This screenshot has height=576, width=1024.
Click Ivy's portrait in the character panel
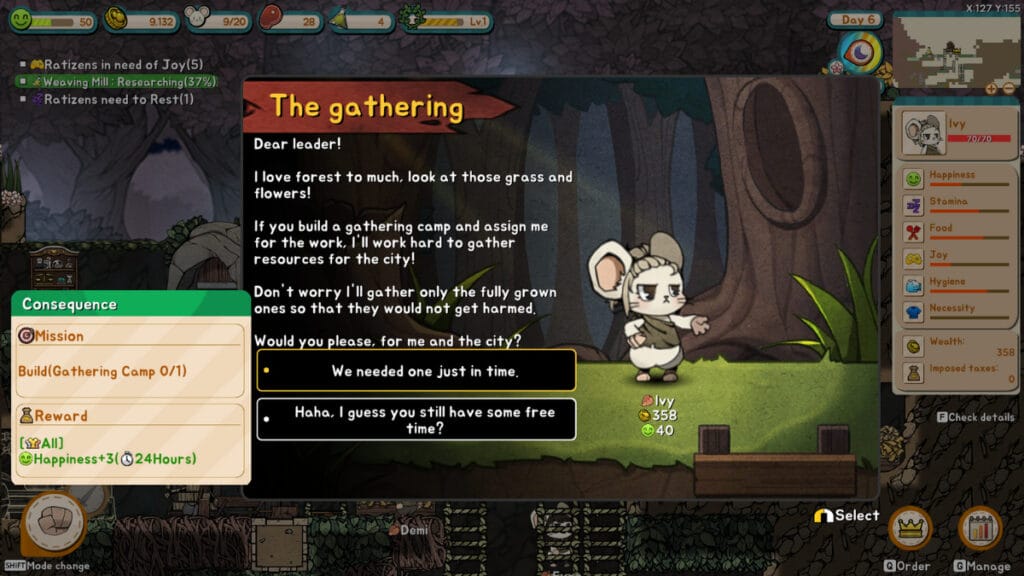921,135
